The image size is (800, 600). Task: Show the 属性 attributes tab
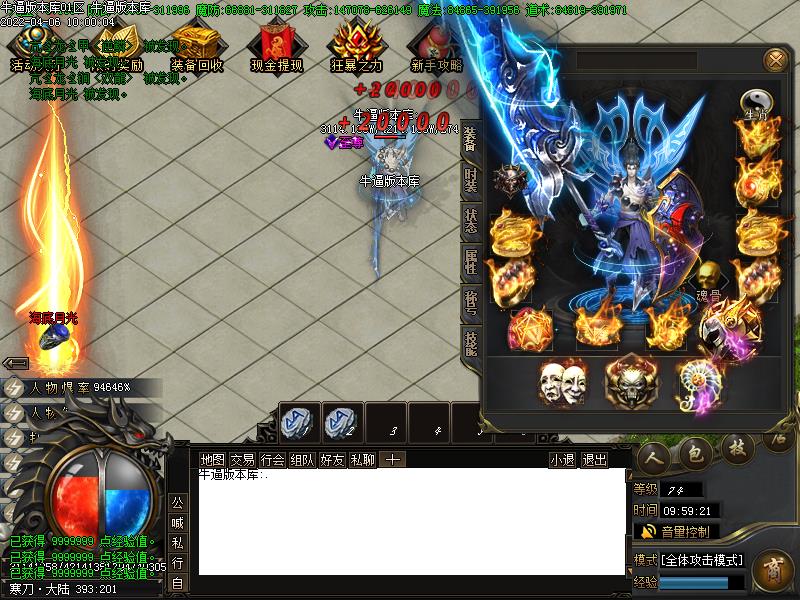coord(470,262)
